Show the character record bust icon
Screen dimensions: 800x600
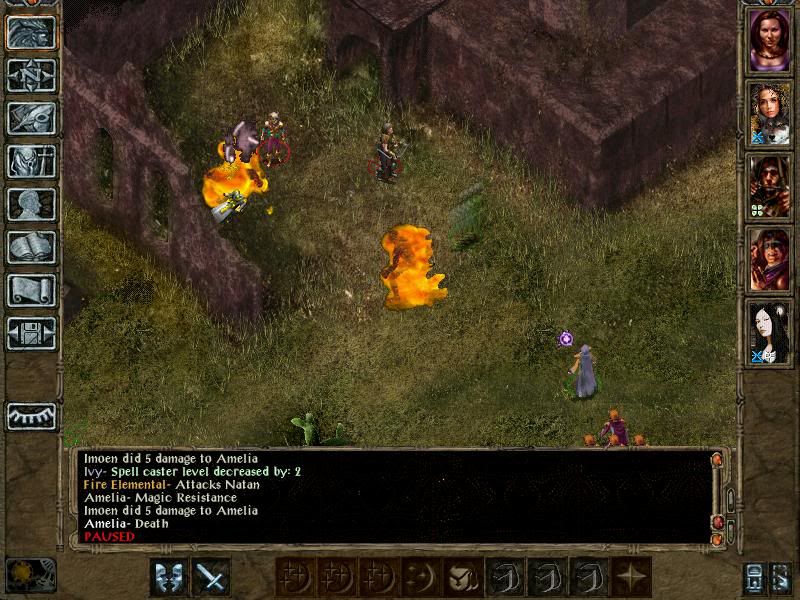click(x=31, y=204)
